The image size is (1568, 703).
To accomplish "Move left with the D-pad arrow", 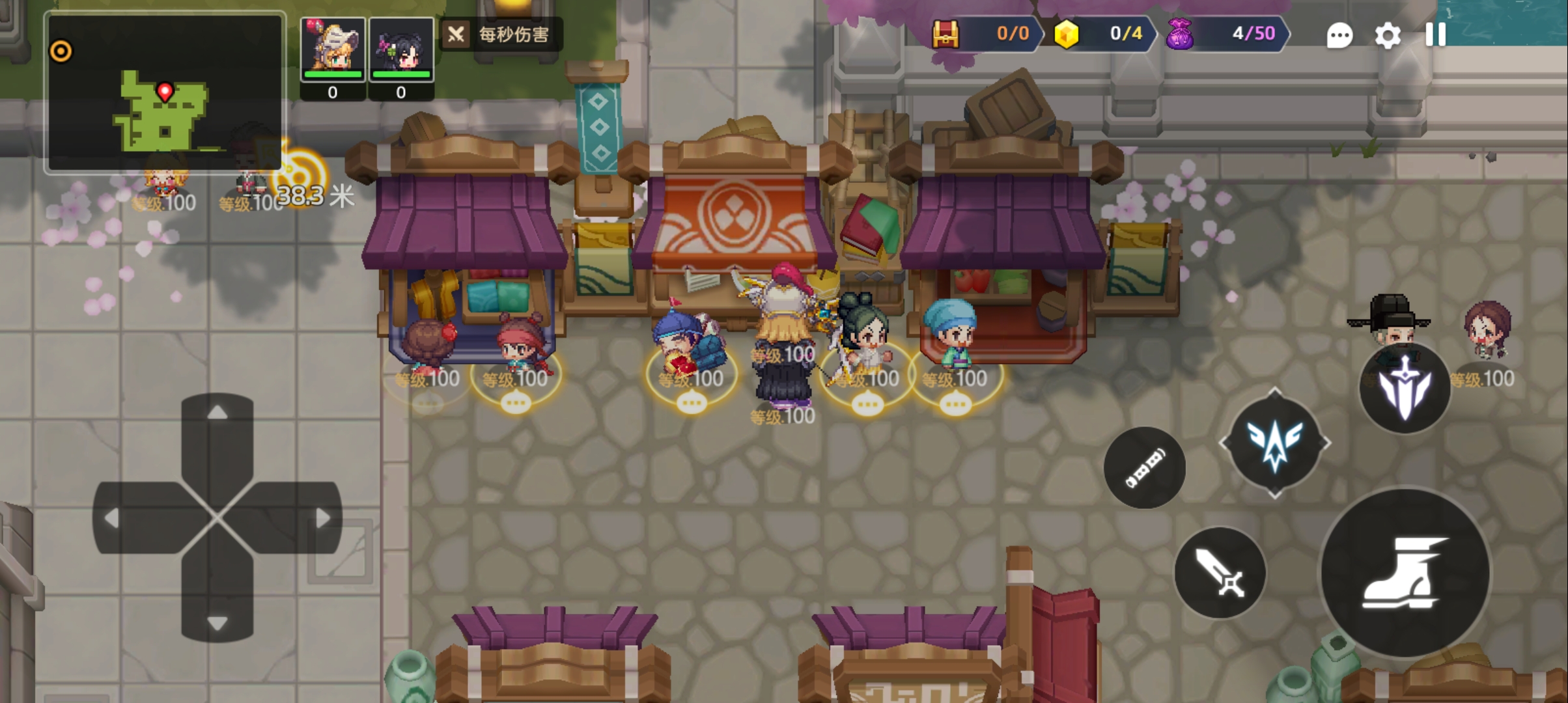I will pos(112,518).
